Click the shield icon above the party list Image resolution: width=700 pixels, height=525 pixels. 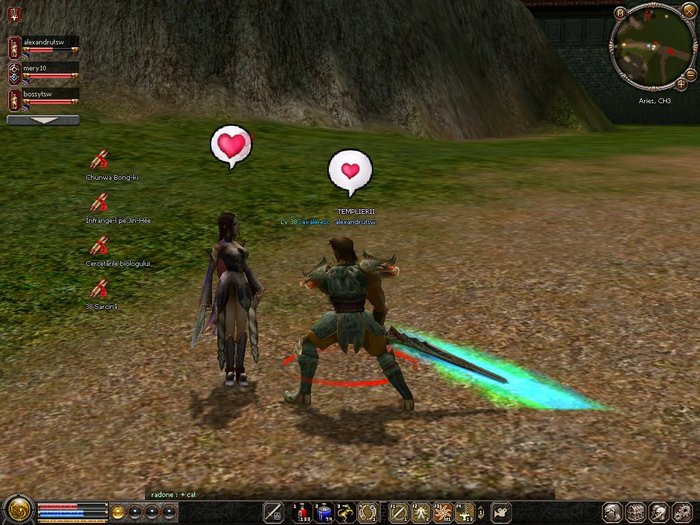click(x=13, y=14)
